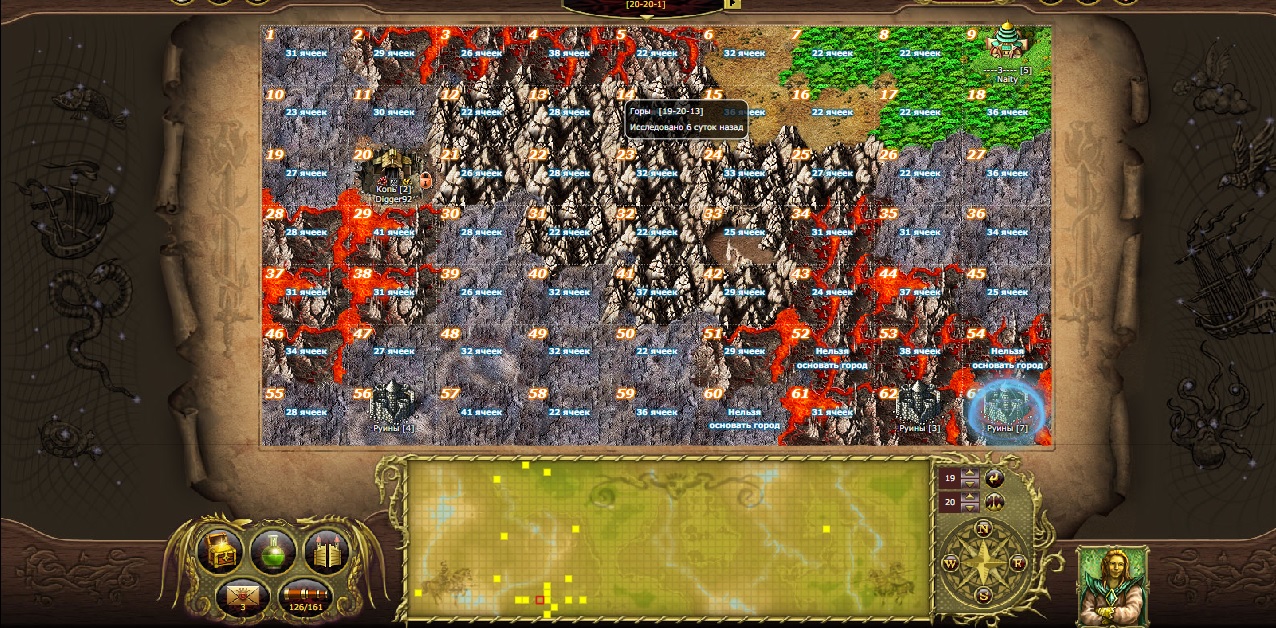Move the map south with compass S
The height and width of the screenshot is (628, 1276).
(983, 596)
